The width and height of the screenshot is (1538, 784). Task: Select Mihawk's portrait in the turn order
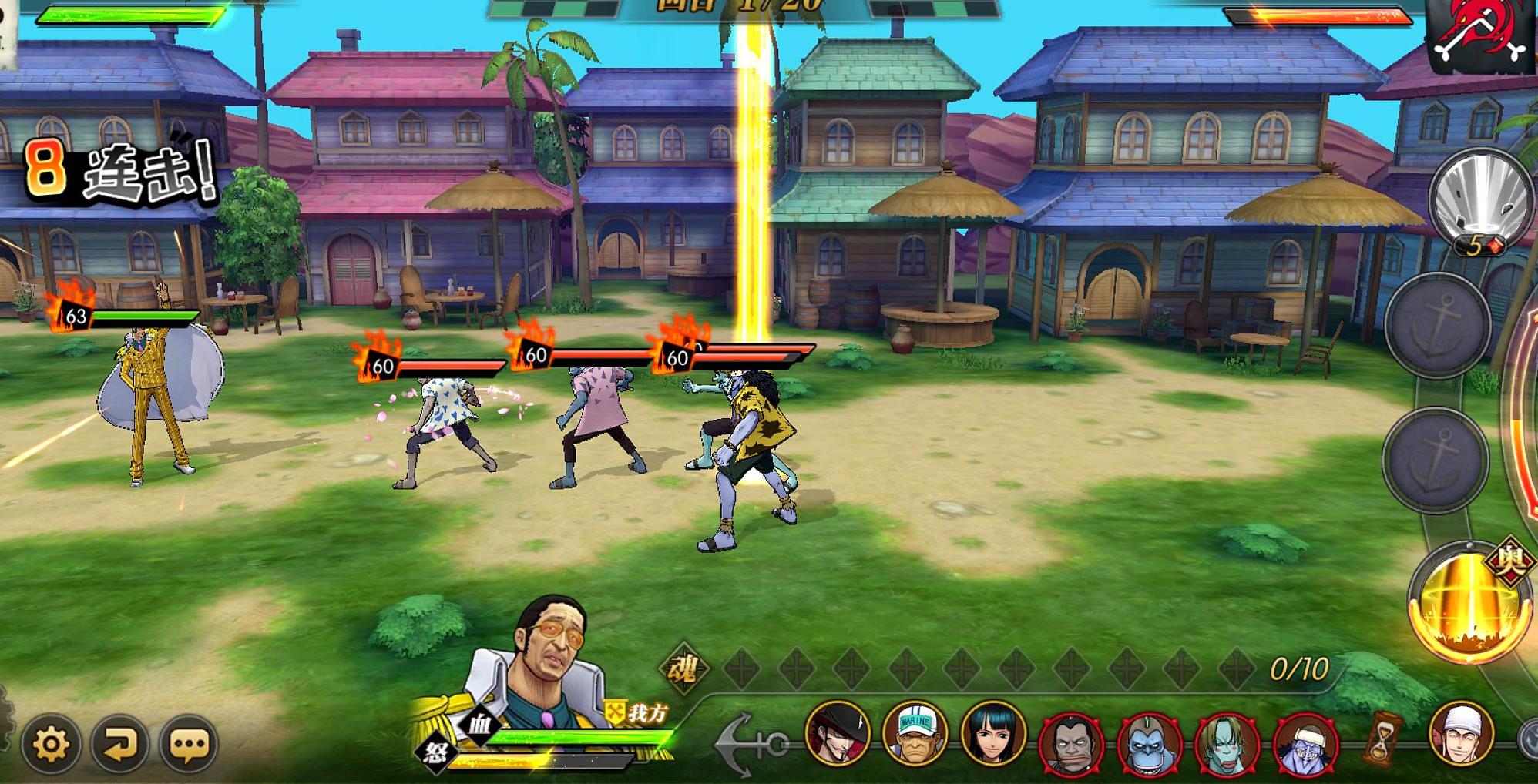click(x=838, y=733)
